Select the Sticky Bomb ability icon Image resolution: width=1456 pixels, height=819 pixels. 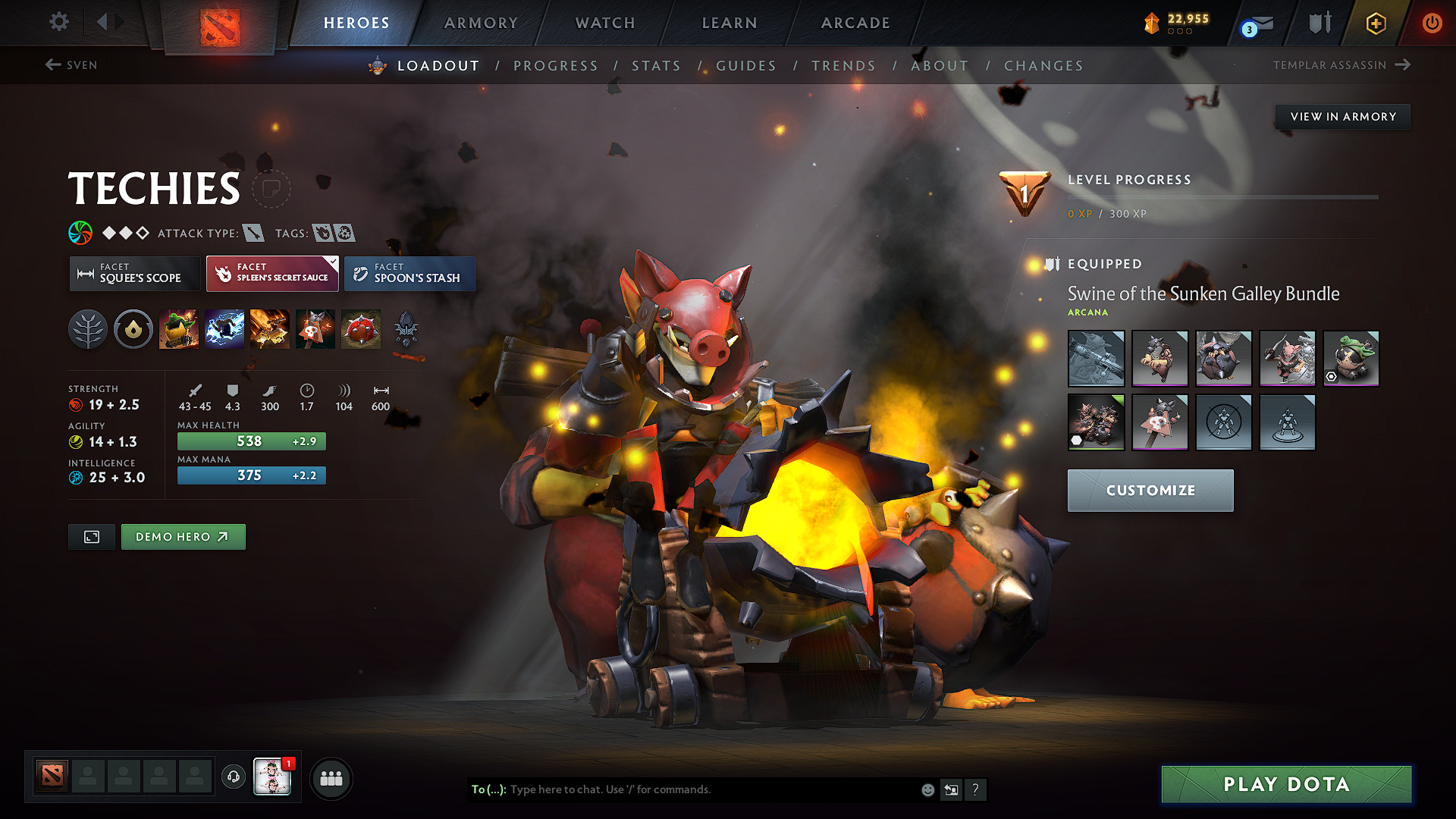click(x=180, y=328)
